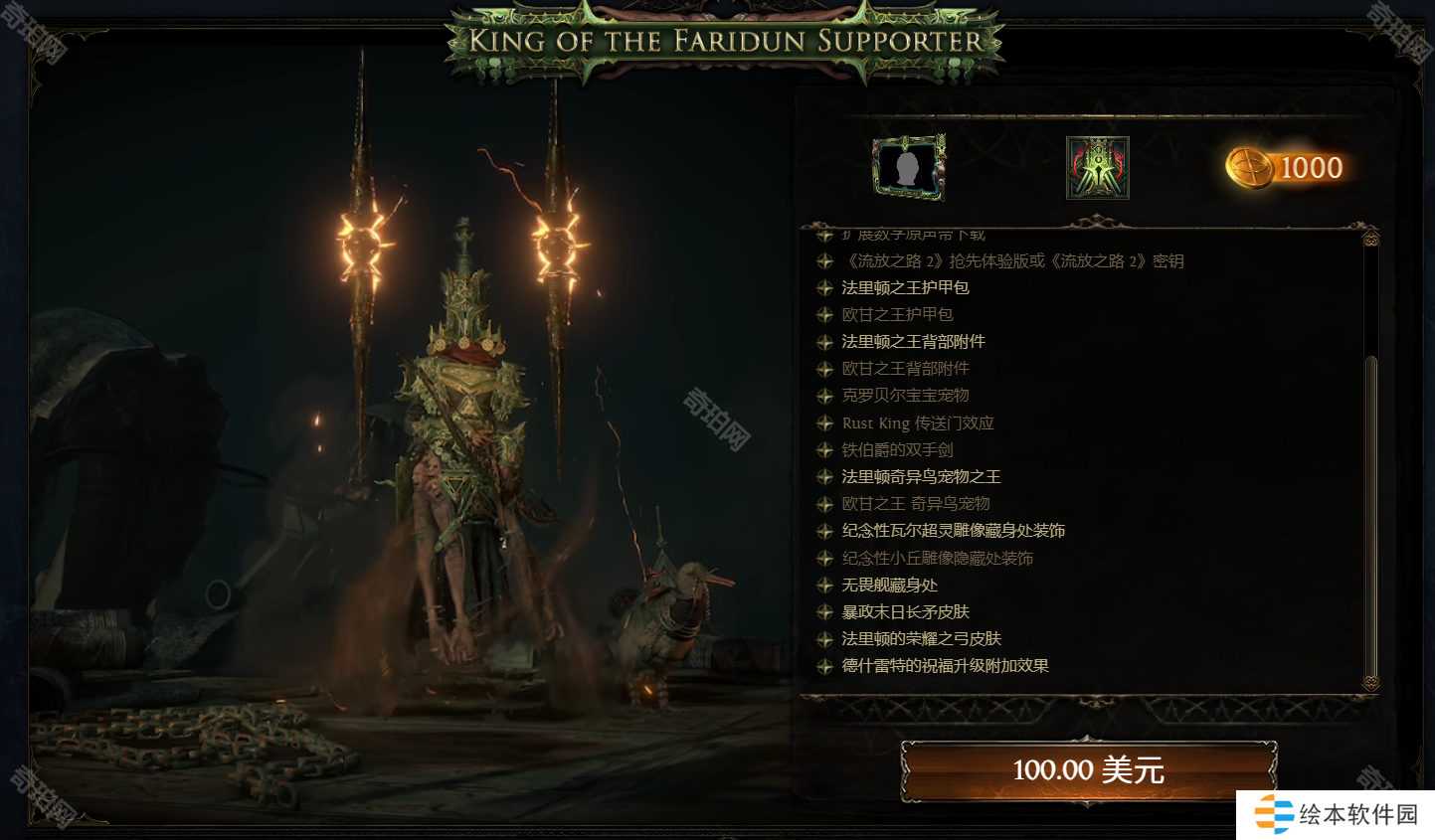Select the green forum avatar icon
This screenshot has width=1435, height=840.
[1097, 168]
